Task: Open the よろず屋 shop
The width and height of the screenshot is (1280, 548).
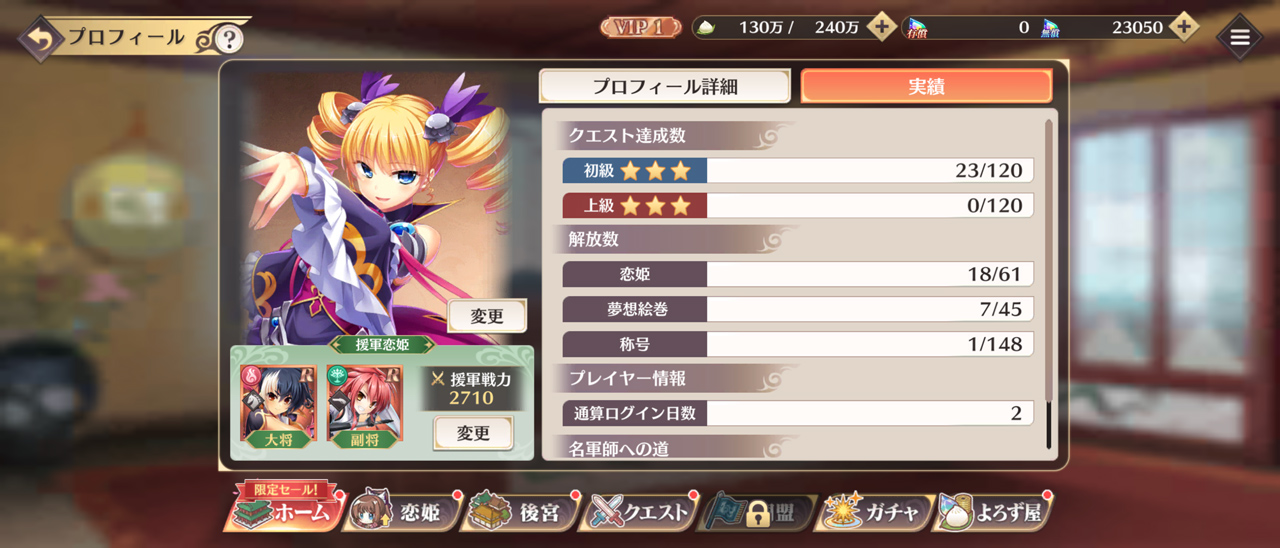Action: click(992, 513)
